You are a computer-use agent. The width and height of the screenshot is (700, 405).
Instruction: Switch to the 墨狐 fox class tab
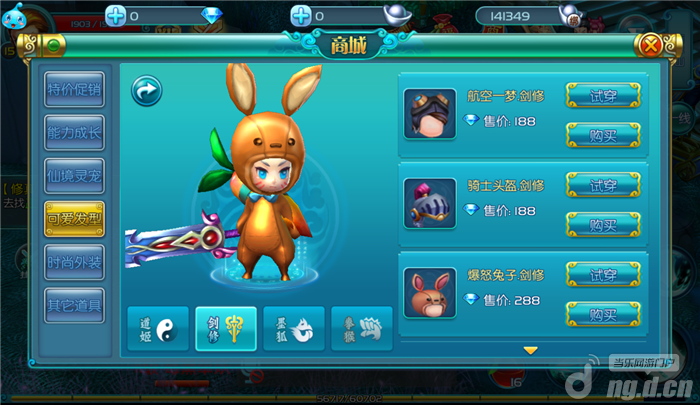[x=294, y=327]
